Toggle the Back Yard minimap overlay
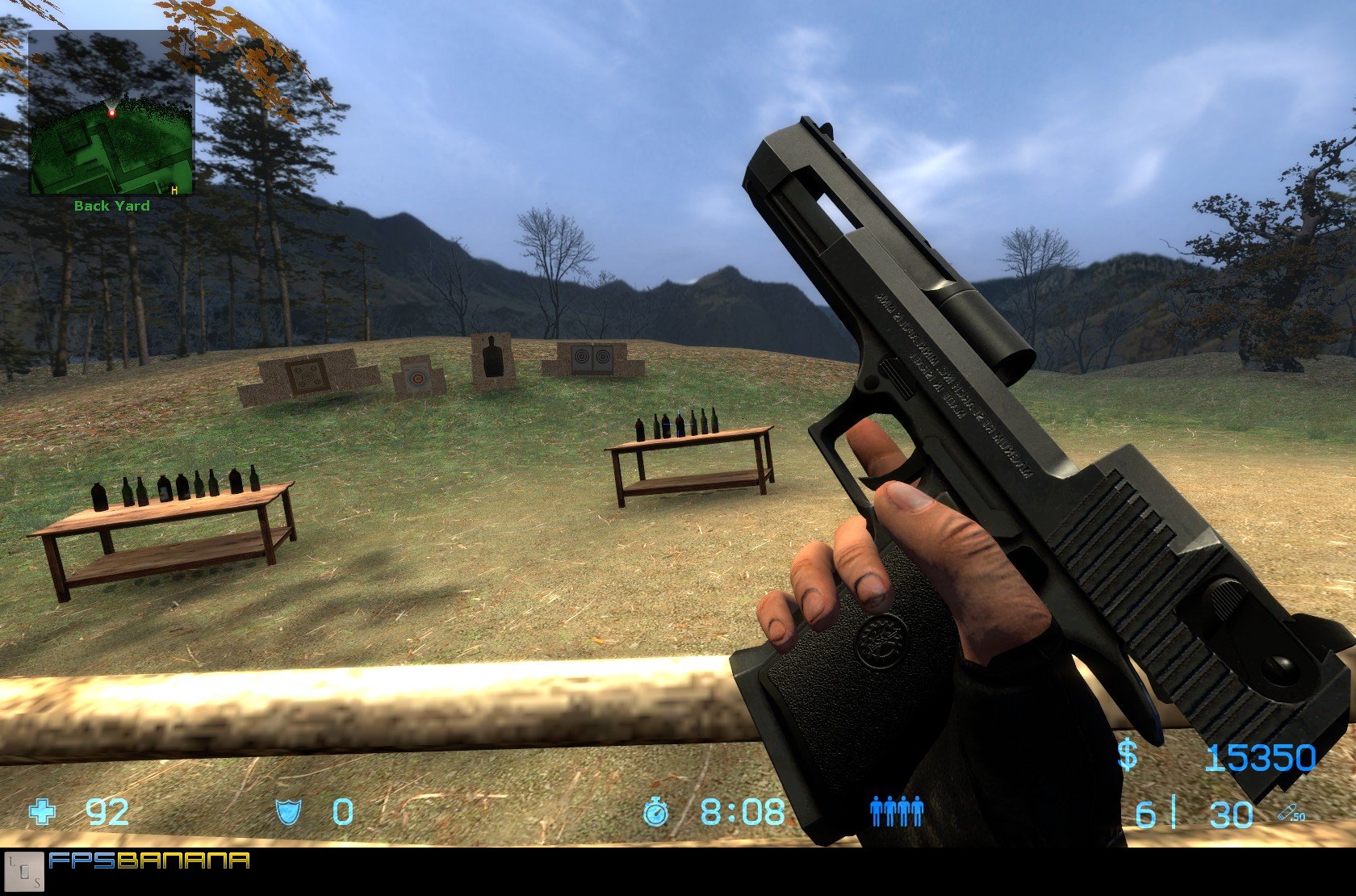Viewport: 1356px width, 896px height. [x=113, y=113]
